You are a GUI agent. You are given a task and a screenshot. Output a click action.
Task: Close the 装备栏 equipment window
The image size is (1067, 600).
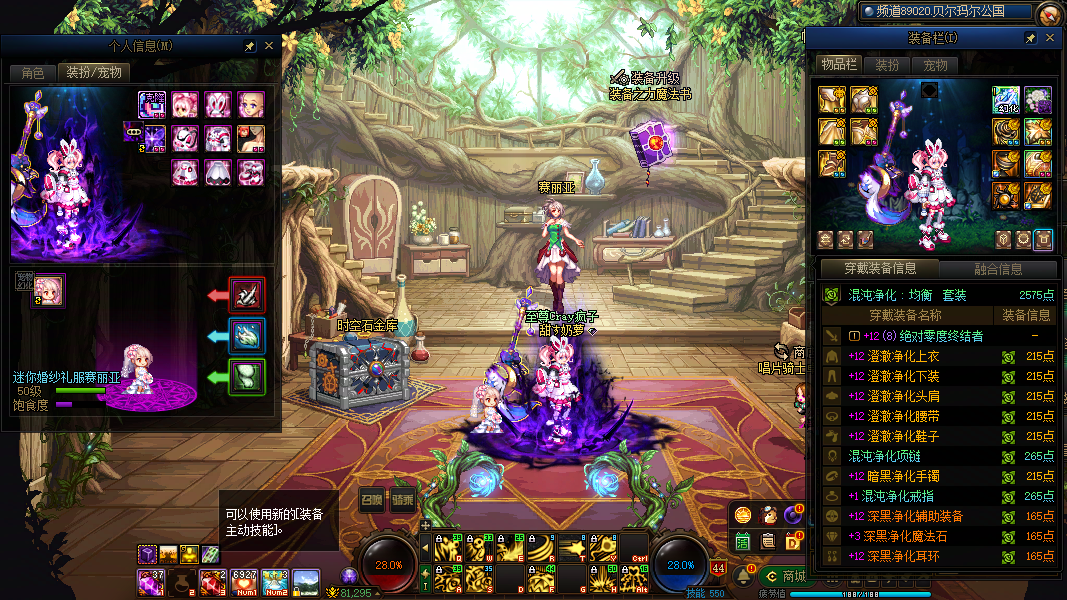coord(1050,38)
